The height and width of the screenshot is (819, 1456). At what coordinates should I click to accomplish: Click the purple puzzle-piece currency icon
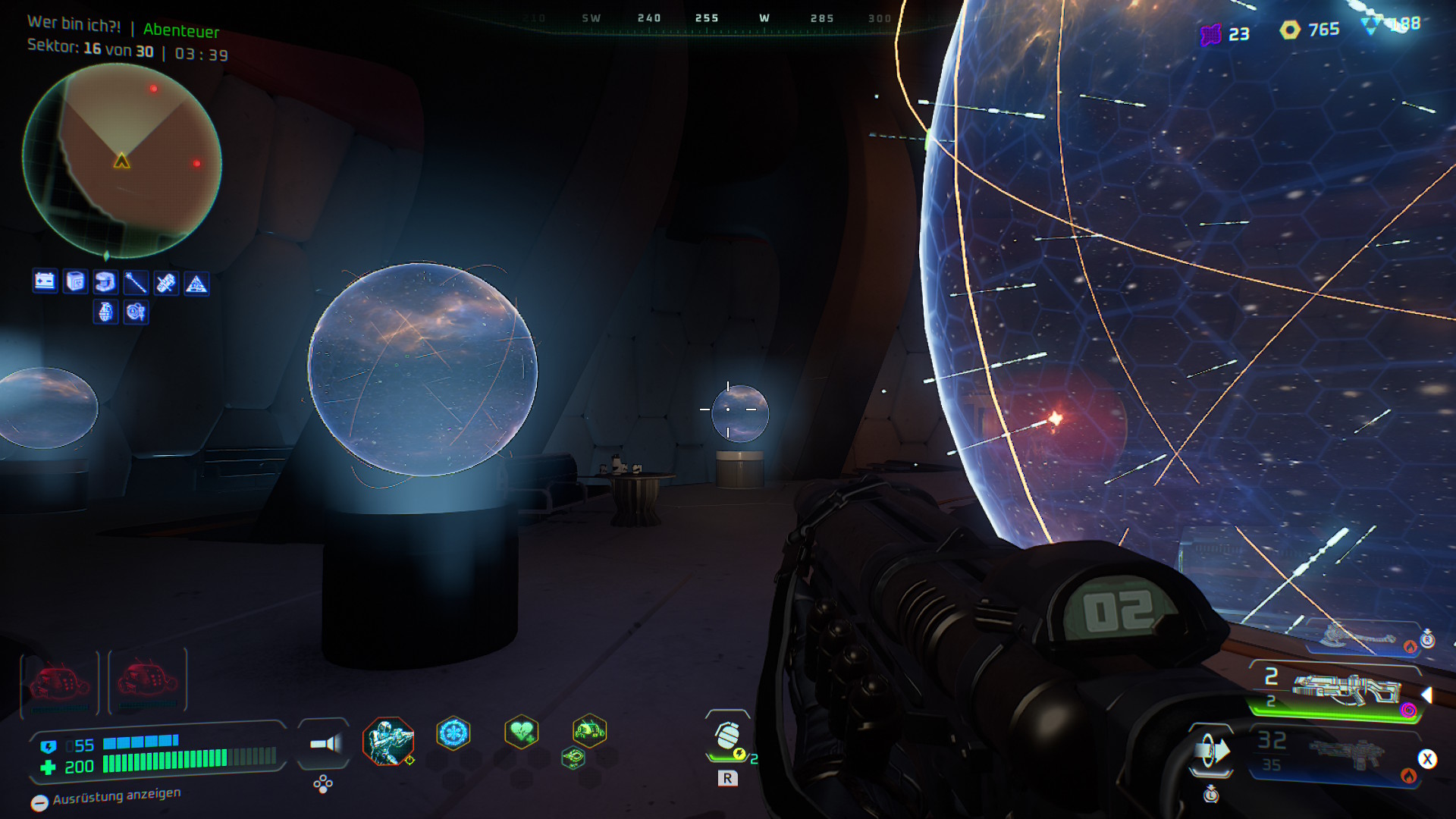1211,34
